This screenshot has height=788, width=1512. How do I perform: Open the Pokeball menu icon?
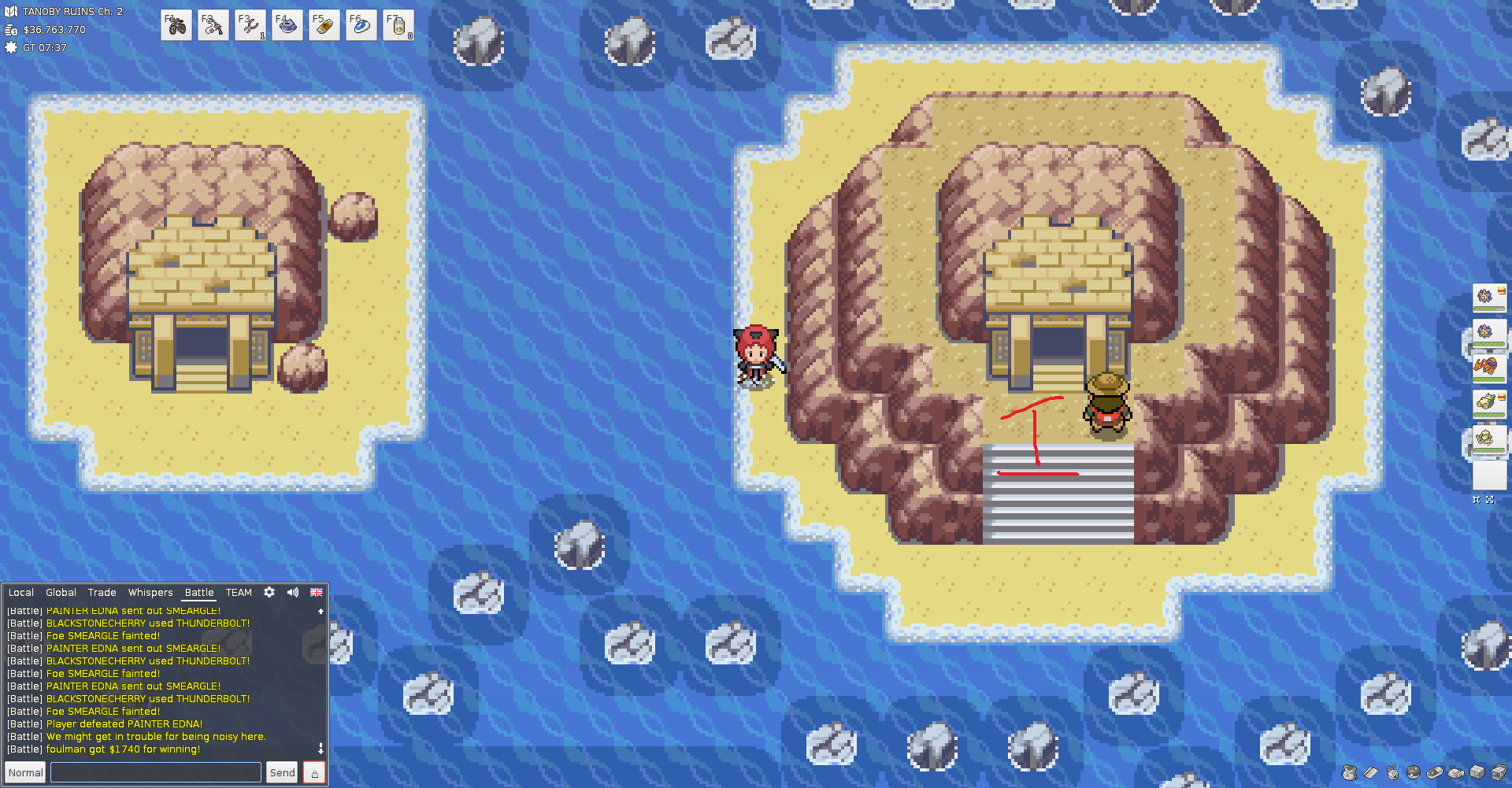click(1414, 772)
